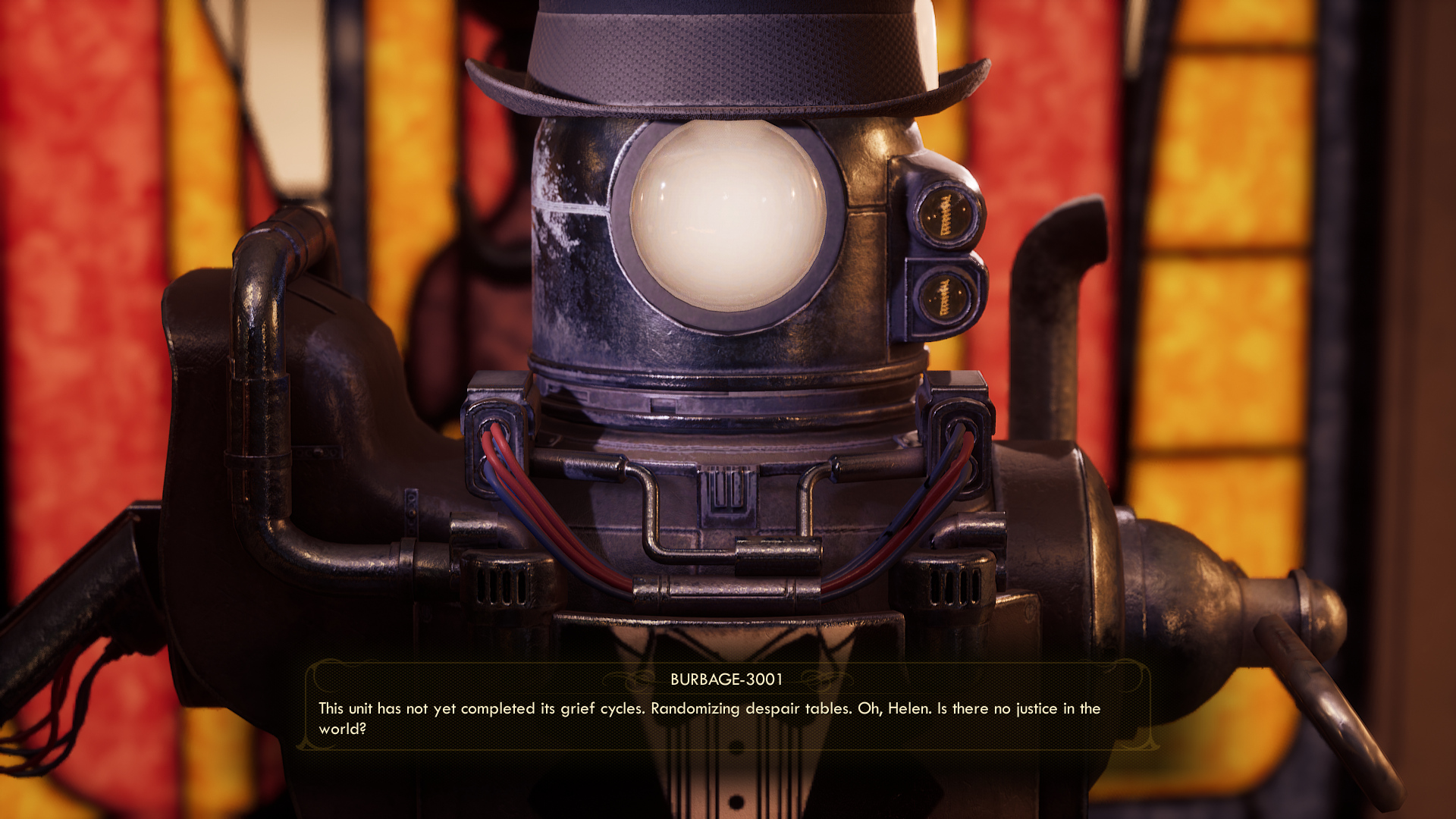Screen dimensions: 1456x819
Task: Advance the BURBAGE-3001 dialogue box
Action: (726, 708)
